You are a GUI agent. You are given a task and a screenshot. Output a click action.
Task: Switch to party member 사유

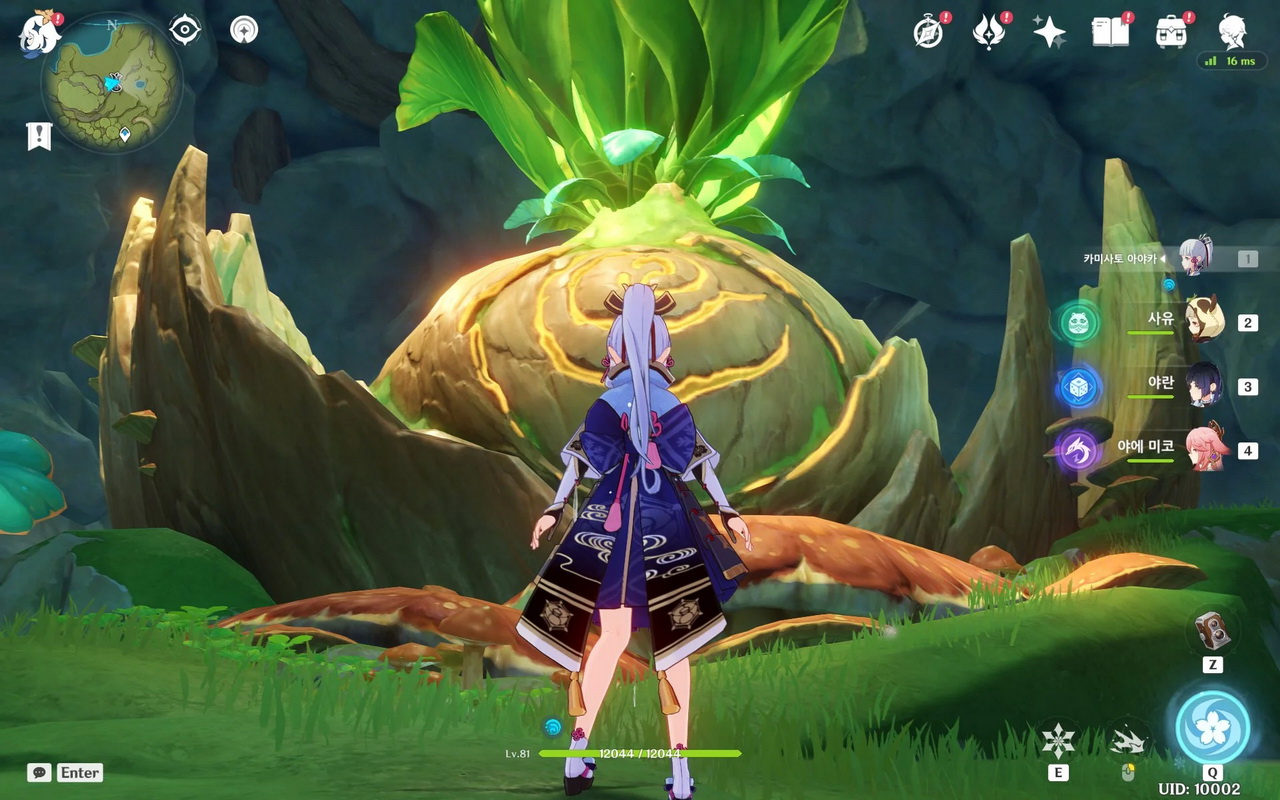click(1204, 321)
